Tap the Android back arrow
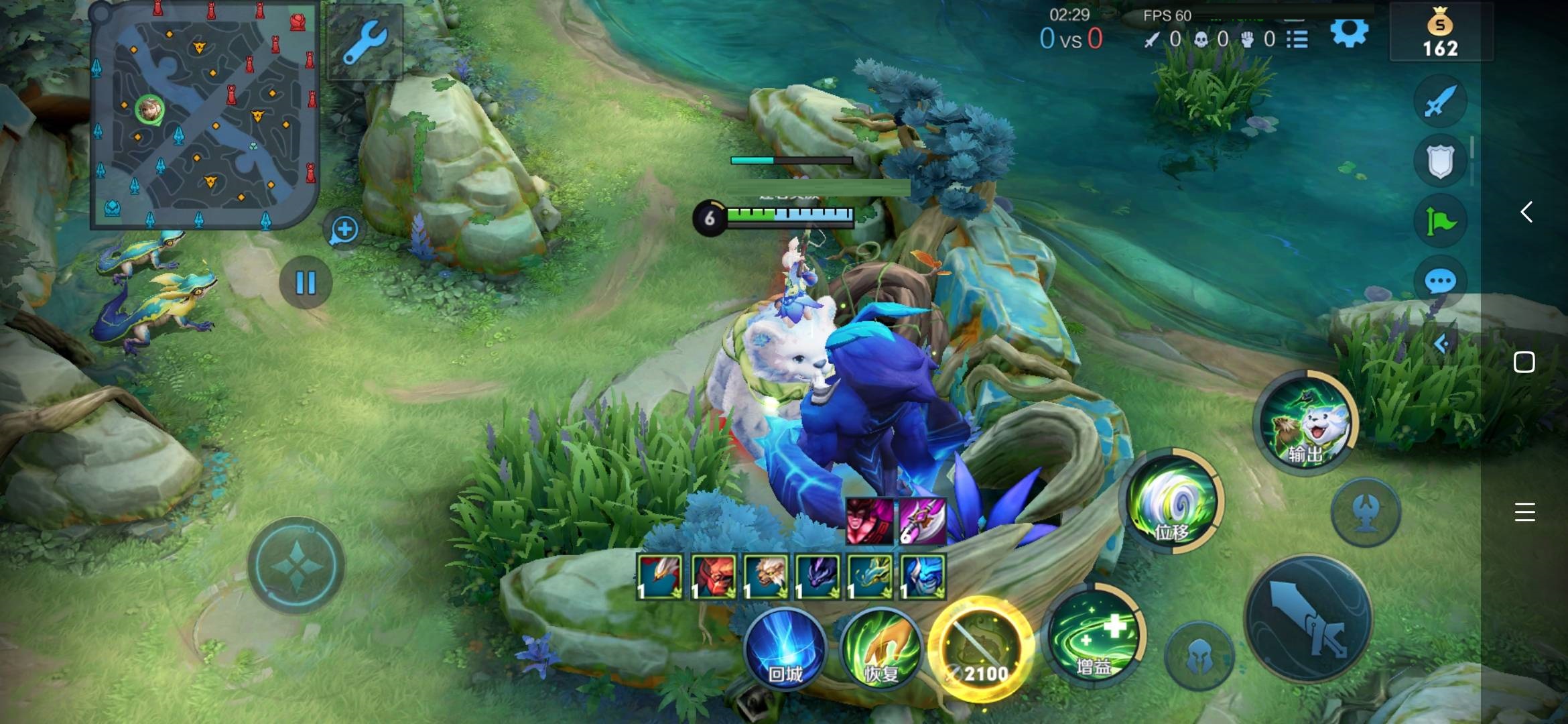Viewport: 1568px width, 724px height. (x=1526, y=213)
